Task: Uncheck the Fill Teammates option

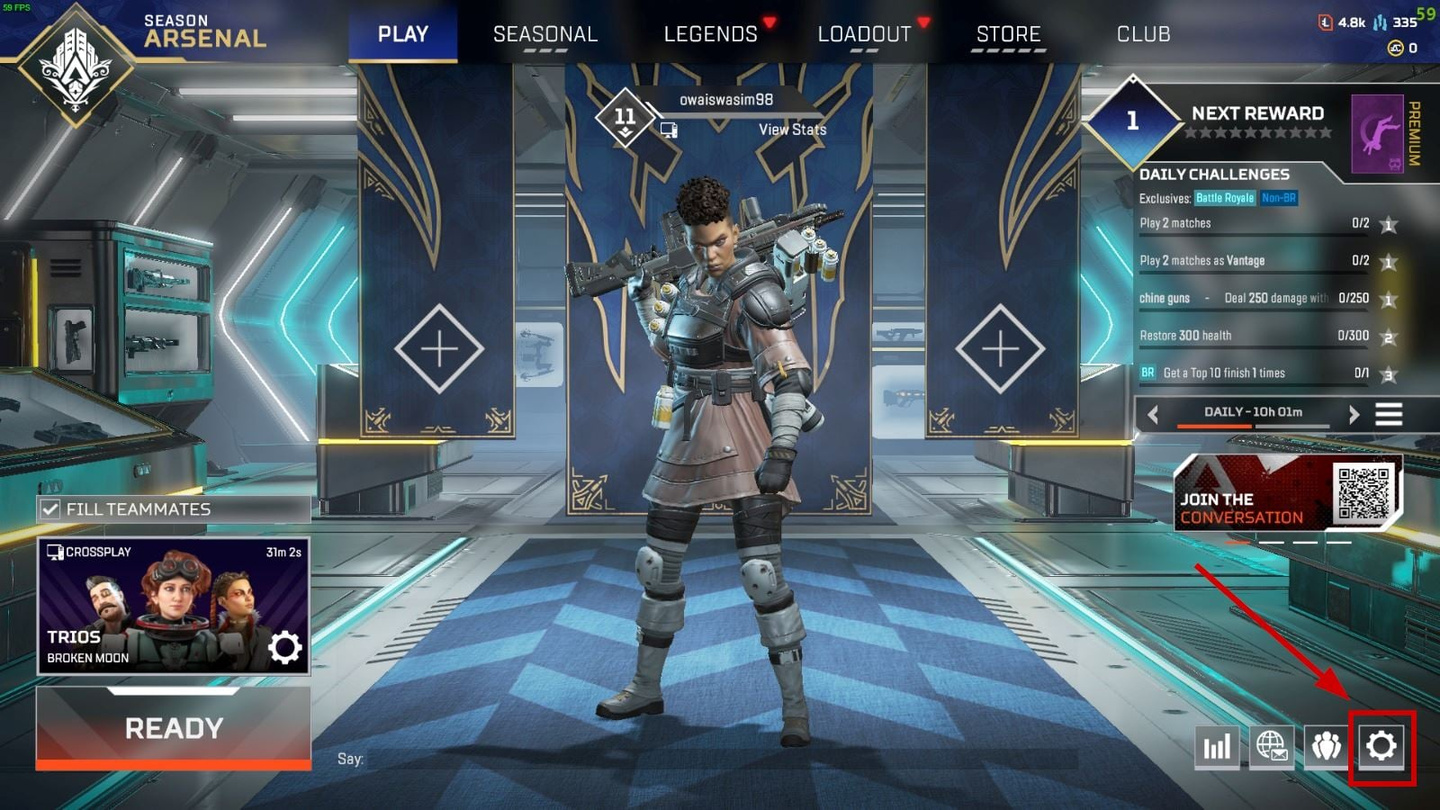Action: (48, 508)
